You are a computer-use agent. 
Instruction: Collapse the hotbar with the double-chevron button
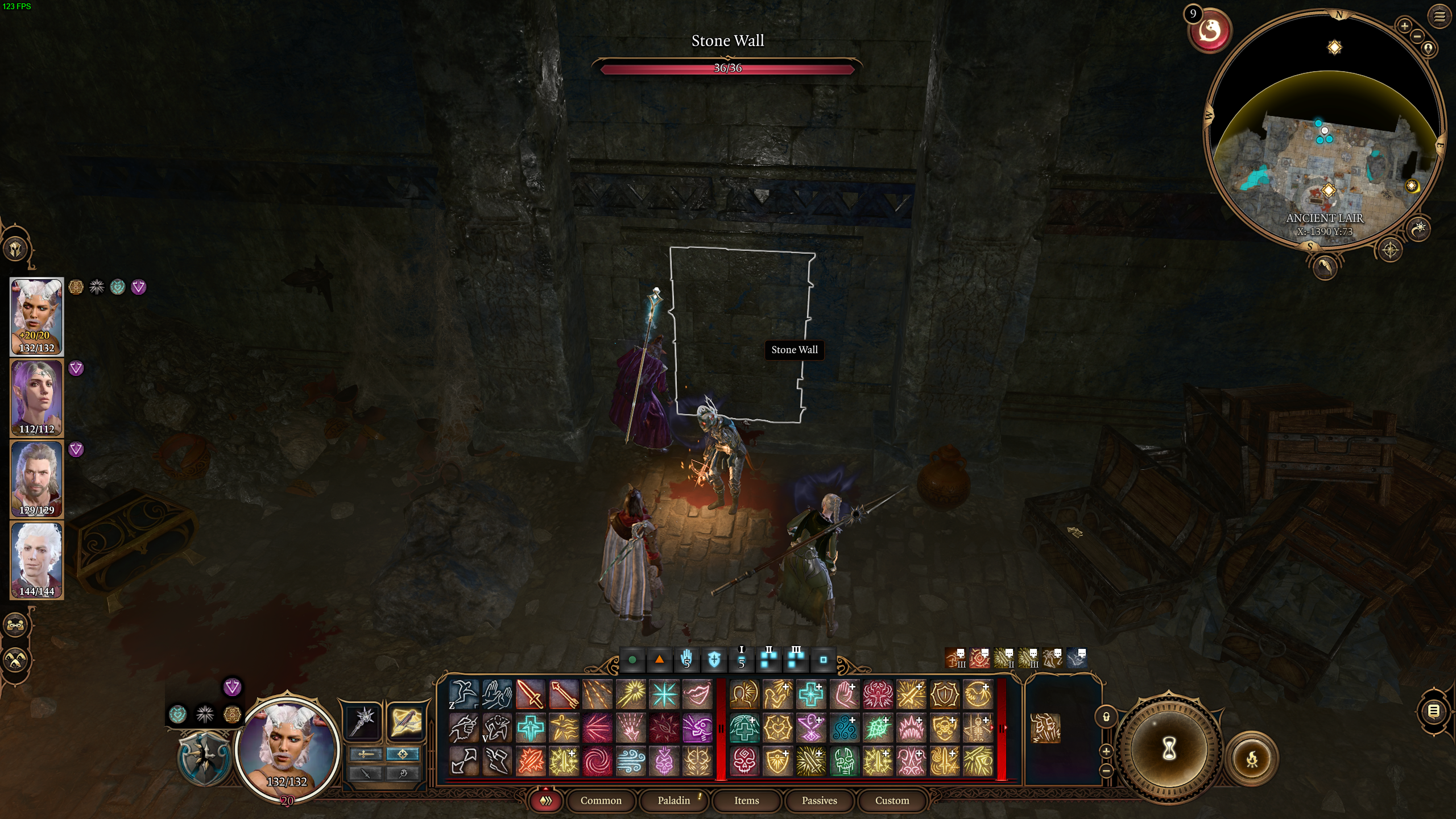click(547, 800)
